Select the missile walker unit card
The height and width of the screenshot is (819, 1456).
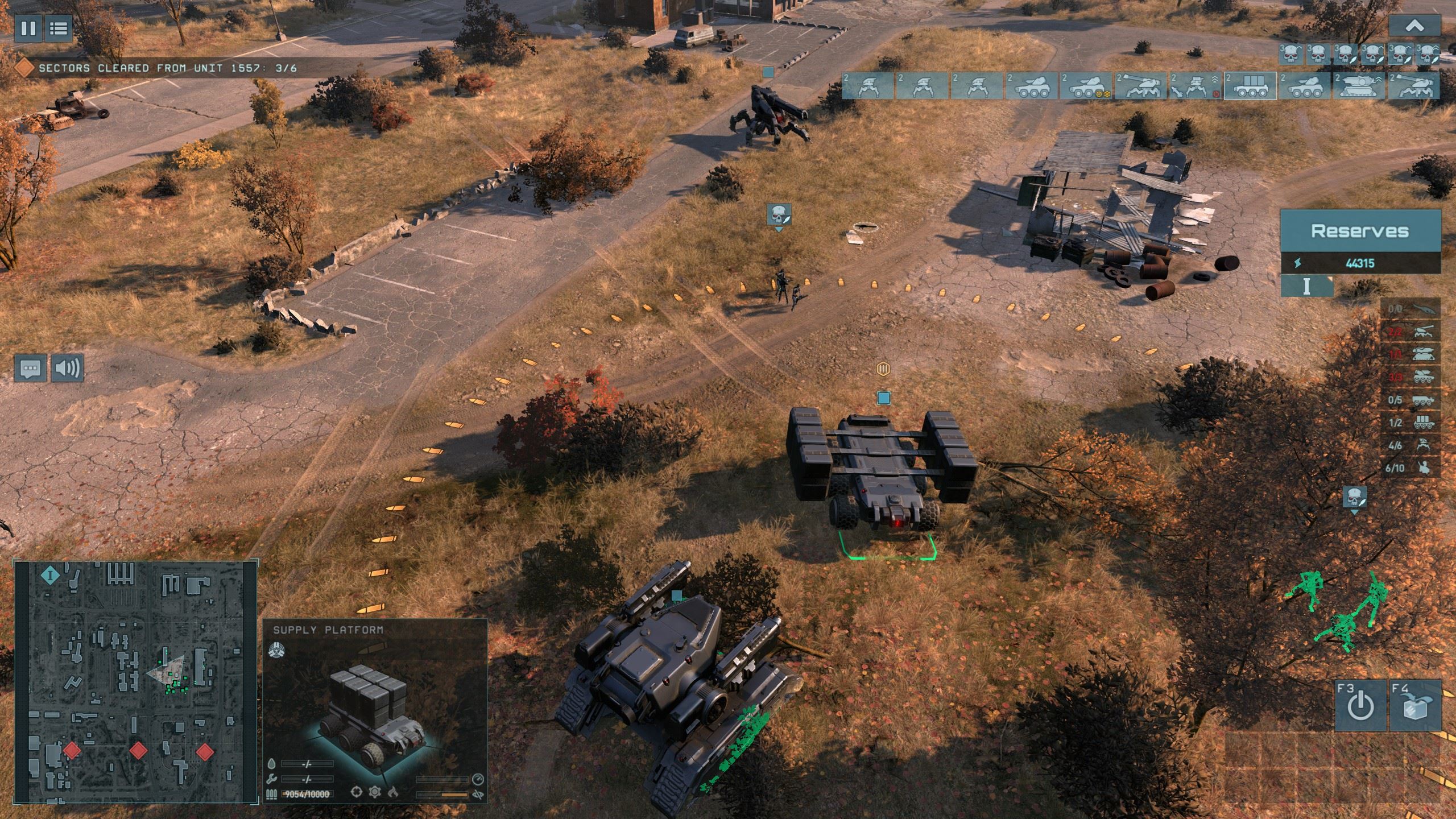[x=1196, y=86]
